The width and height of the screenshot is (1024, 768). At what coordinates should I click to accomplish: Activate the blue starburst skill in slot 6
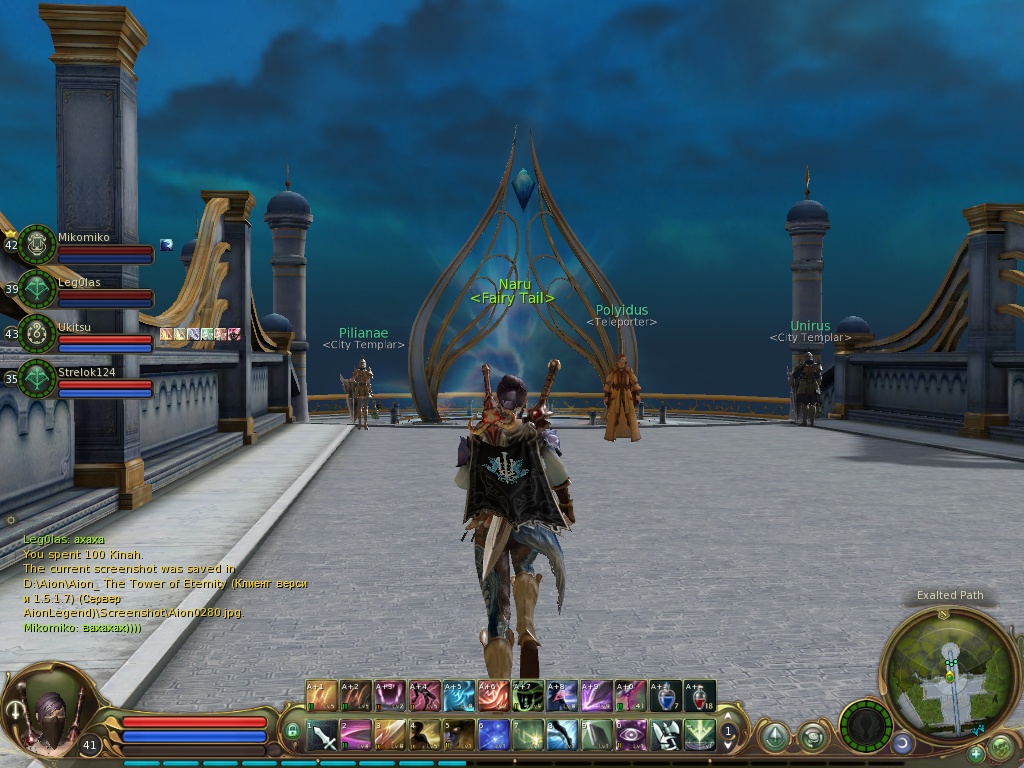point(494,736)
